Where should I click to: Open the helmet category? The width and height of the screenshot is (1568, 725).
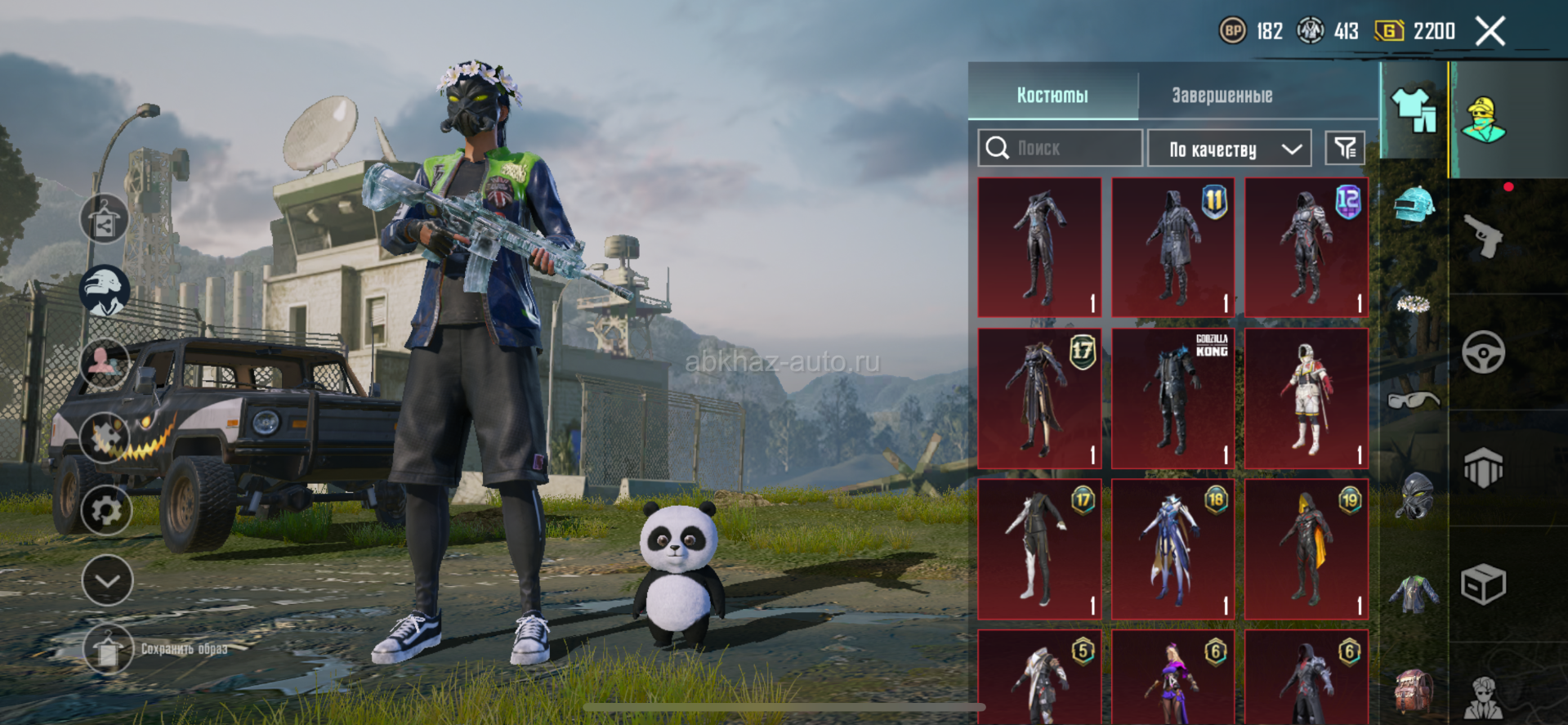[1414, 204]
